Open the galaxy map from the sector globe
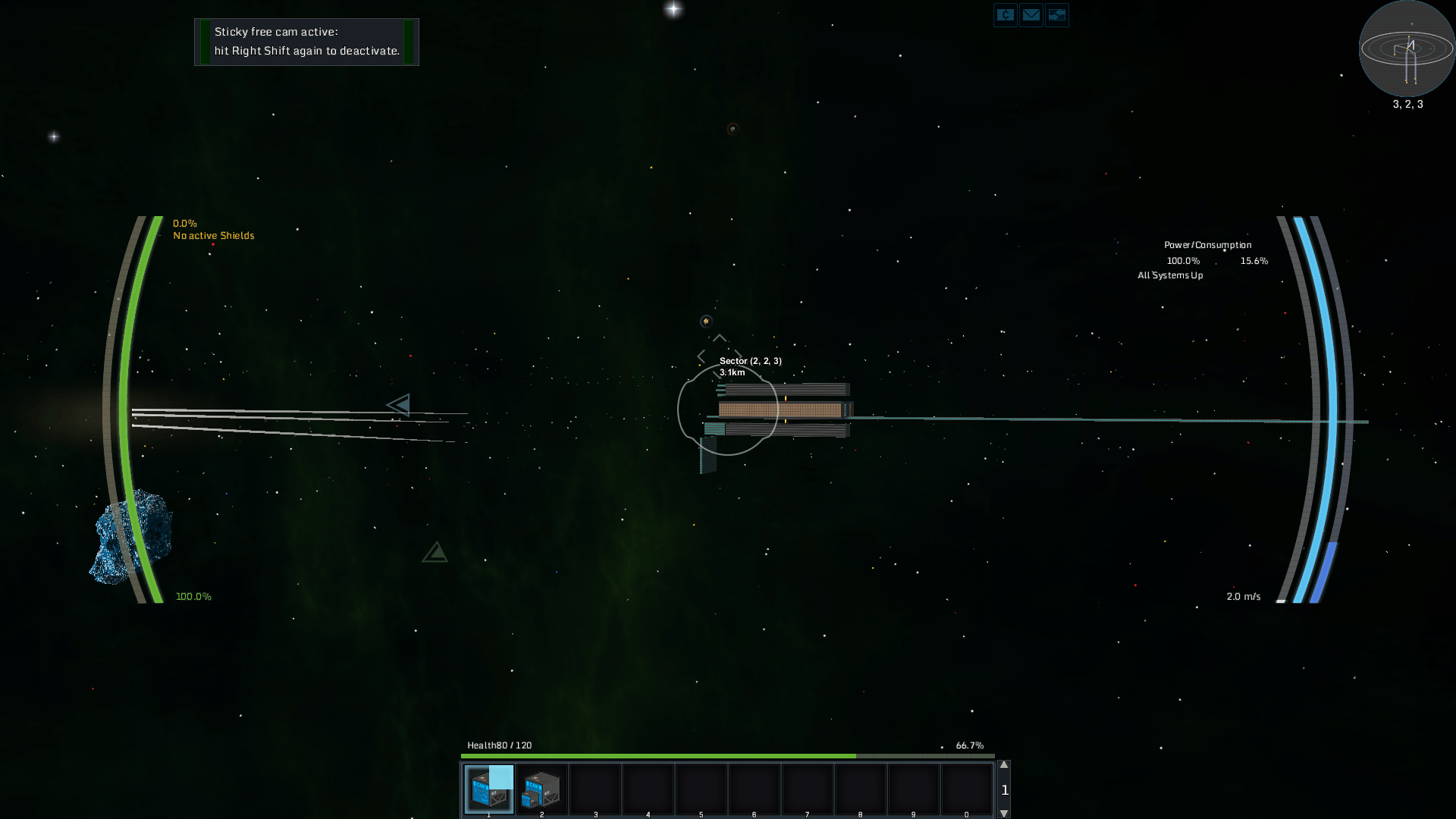The width and height of the screenshot is (1456, 819). [x=1407, y=49]
